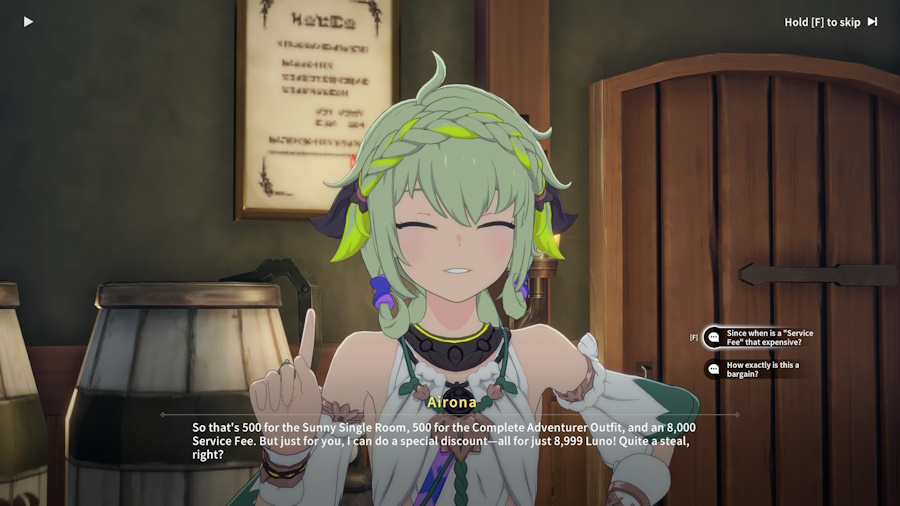Choose "Since when is a Service Fee that expensive?"
The height and width of the screenshot is (506, 900).
(768, 338)
